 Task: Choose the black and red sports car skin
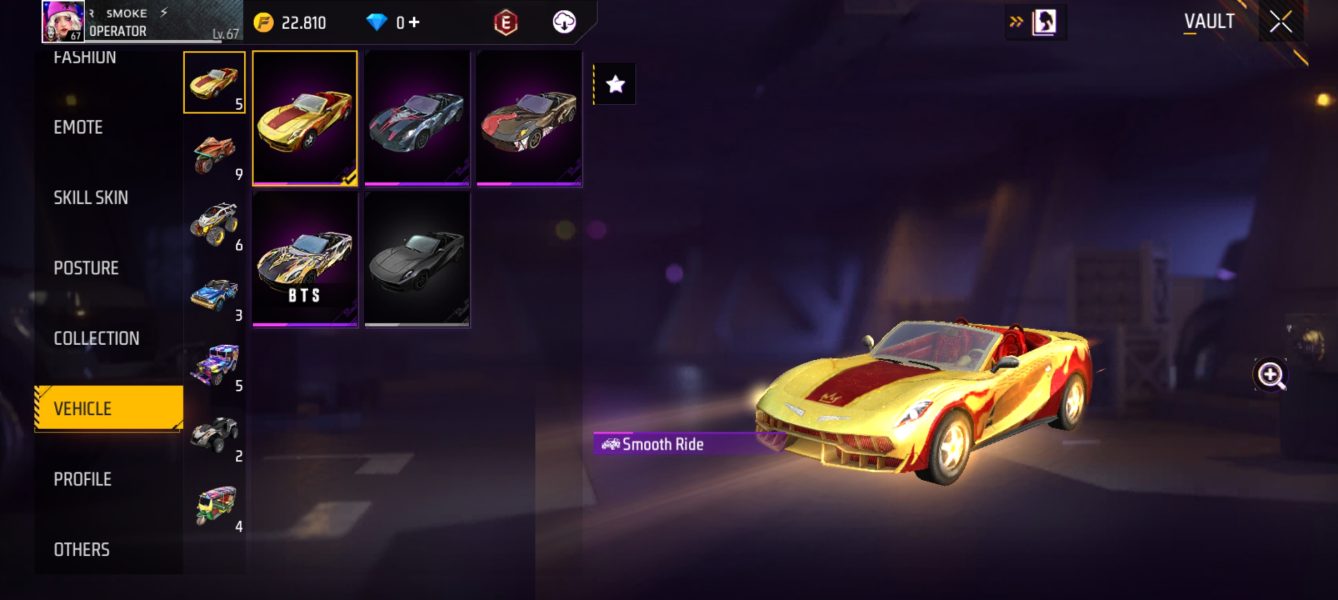click(x=529, y=118)
